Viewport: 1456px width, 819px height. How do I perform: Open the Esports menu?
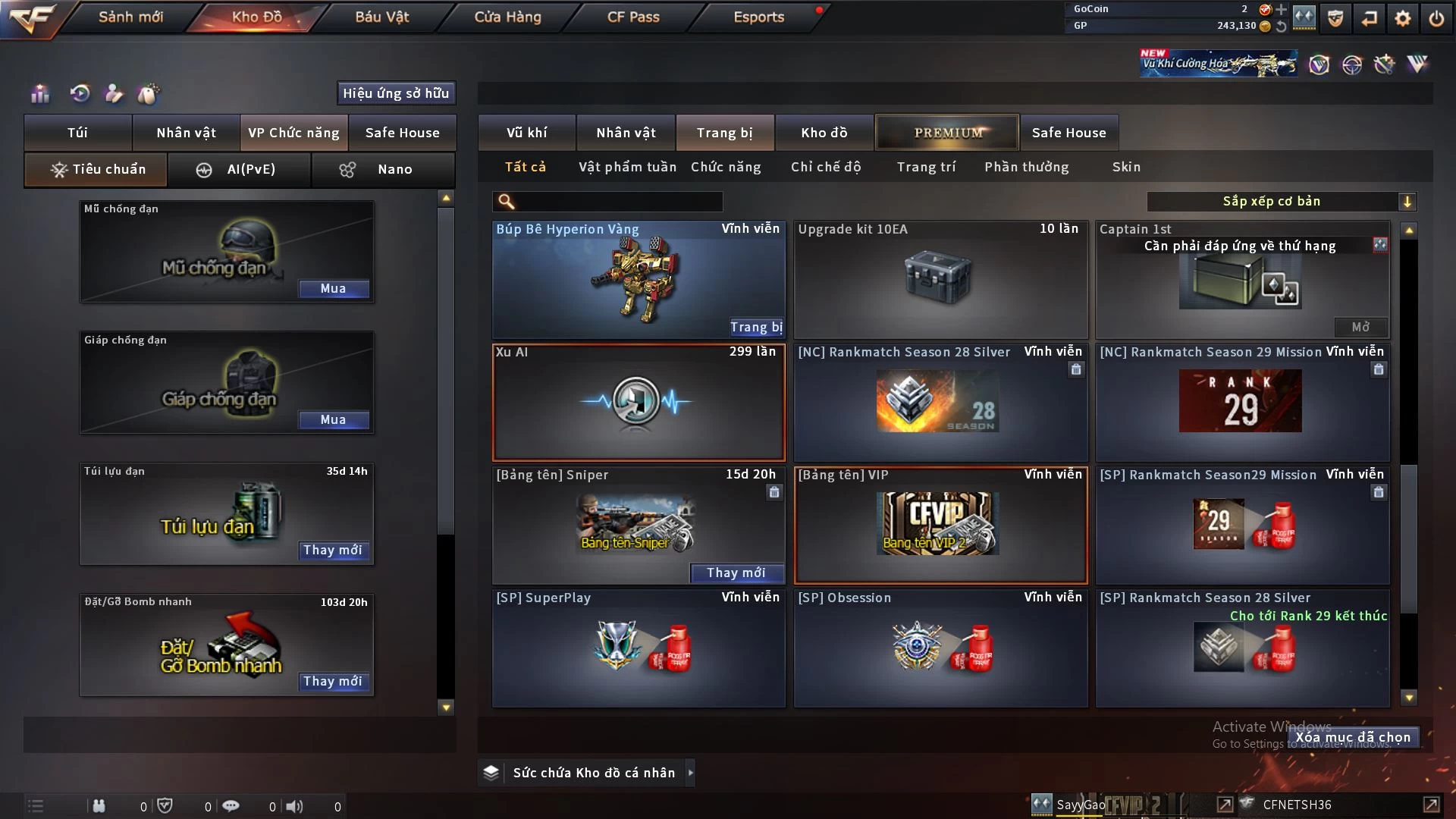[758, 17]
